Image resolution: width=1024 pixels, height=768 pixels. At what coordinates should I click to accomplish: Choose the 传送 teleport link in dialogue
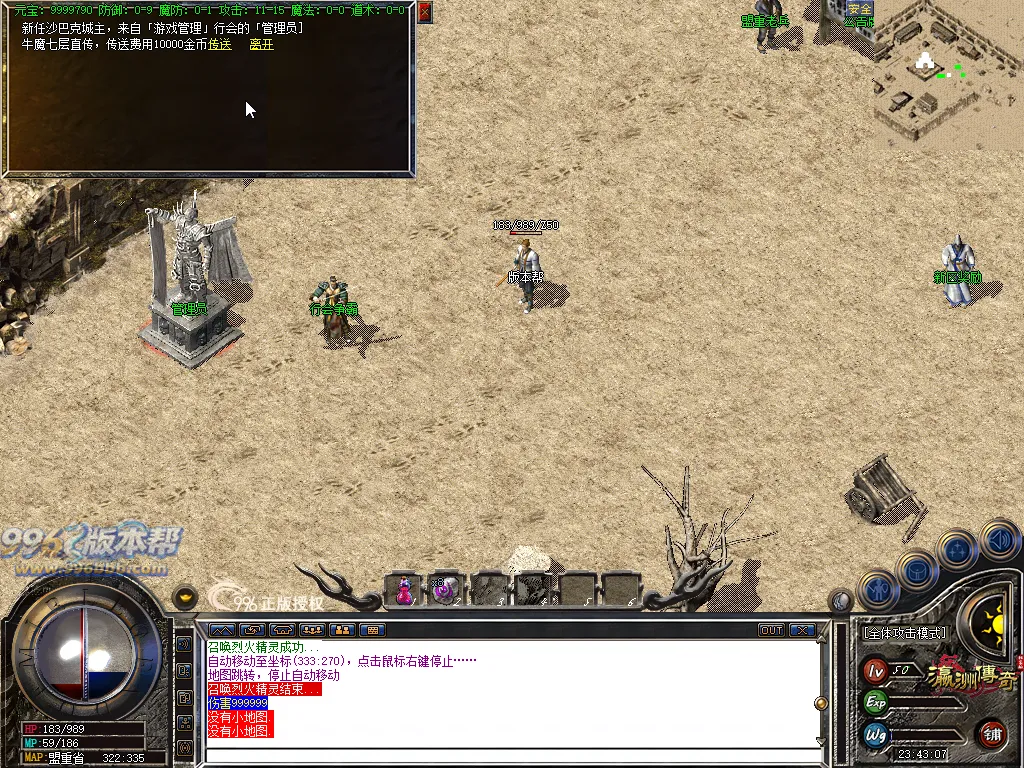(220, 44)
